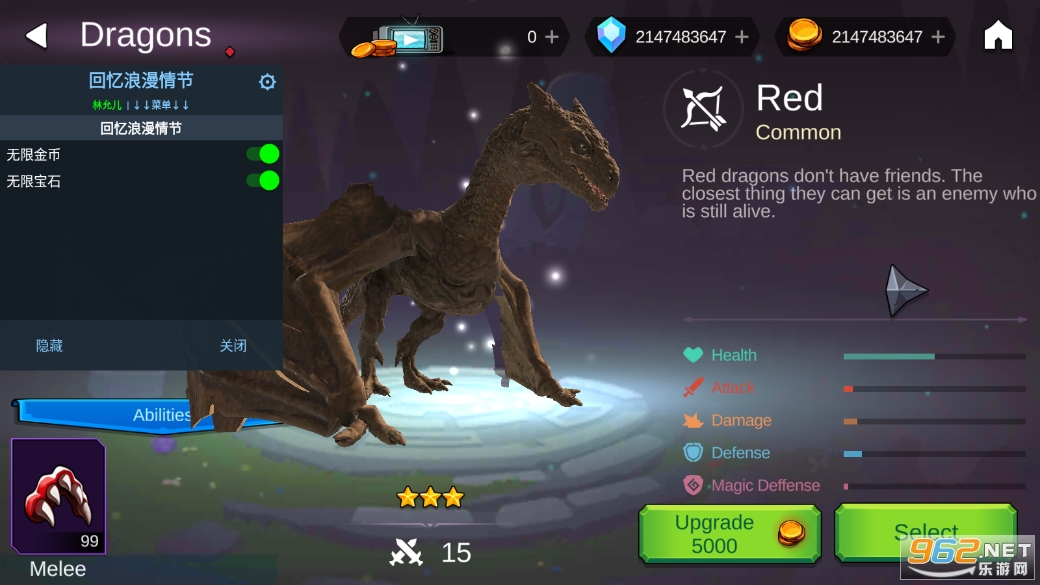This screenshot has height=585, width=1040.
Task: Hide the mod menu with 隐藏
Action: tap(49, 346)
